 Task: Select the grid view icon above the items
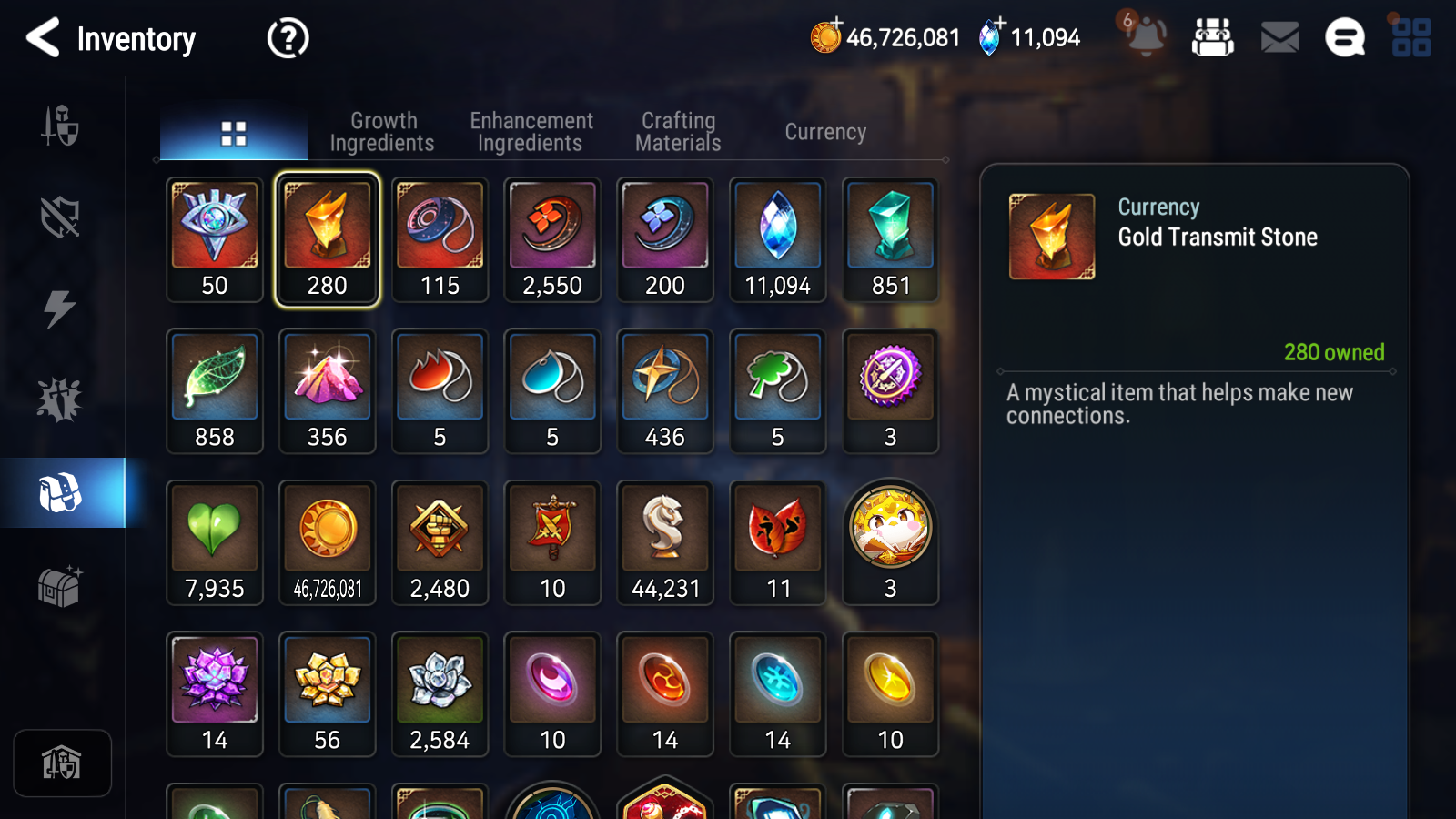click(x=234, y=131)
